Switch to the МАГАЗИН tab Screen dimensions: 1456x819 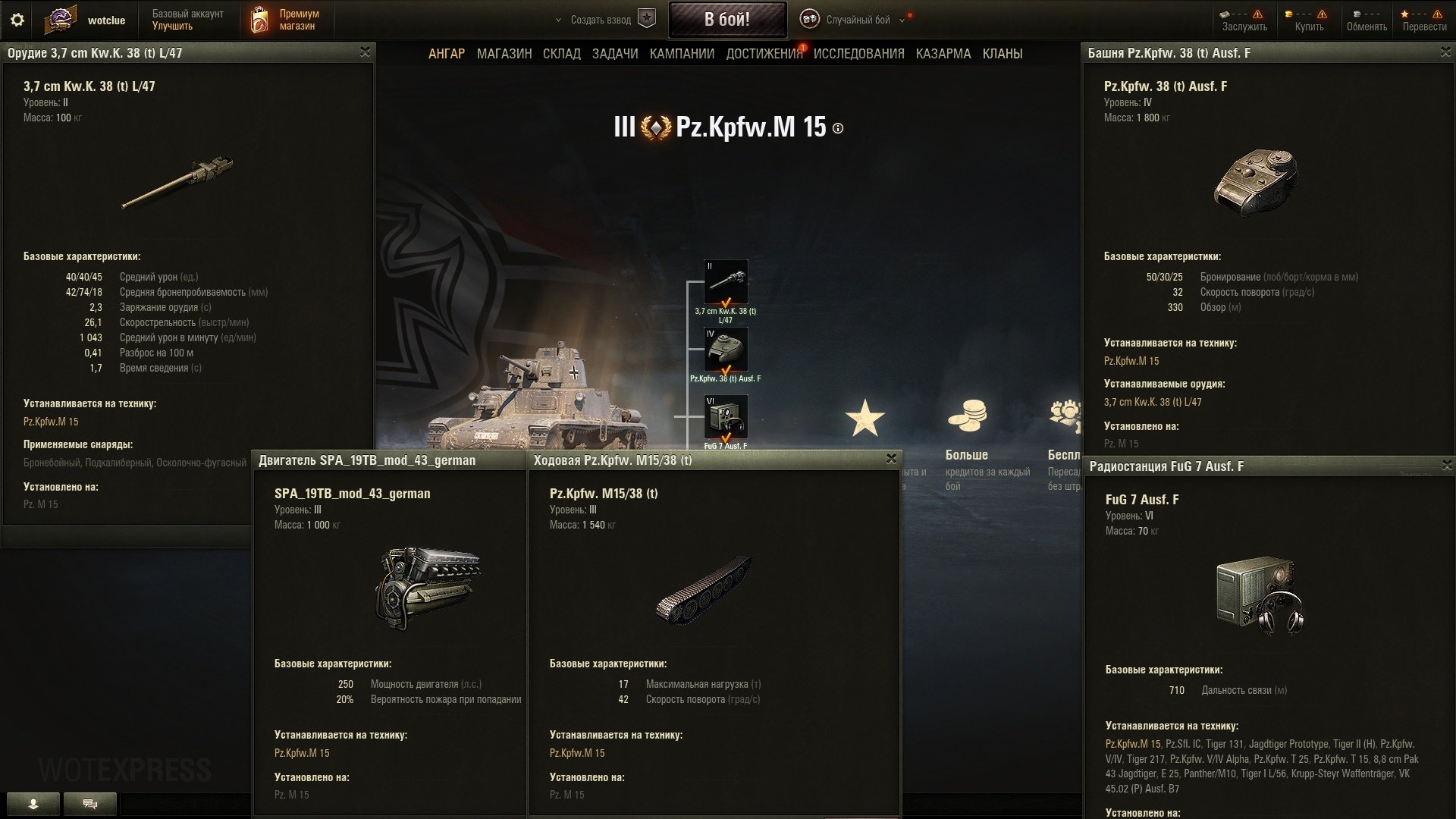coord(504,54)
